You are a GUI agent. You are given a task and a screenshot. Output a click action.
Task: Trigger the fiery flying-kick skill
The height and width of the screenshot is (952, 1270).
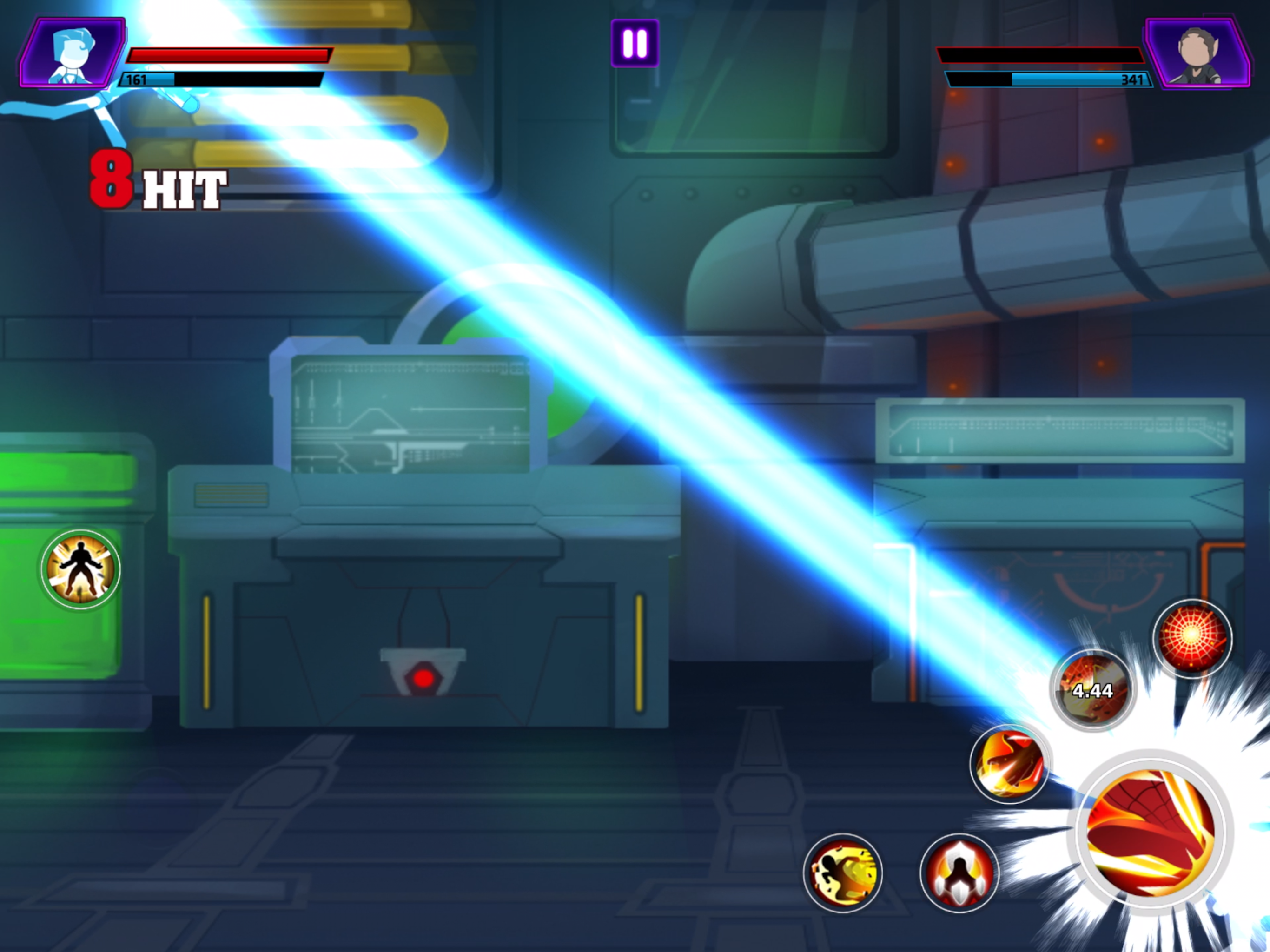(x=1009, y=763)
